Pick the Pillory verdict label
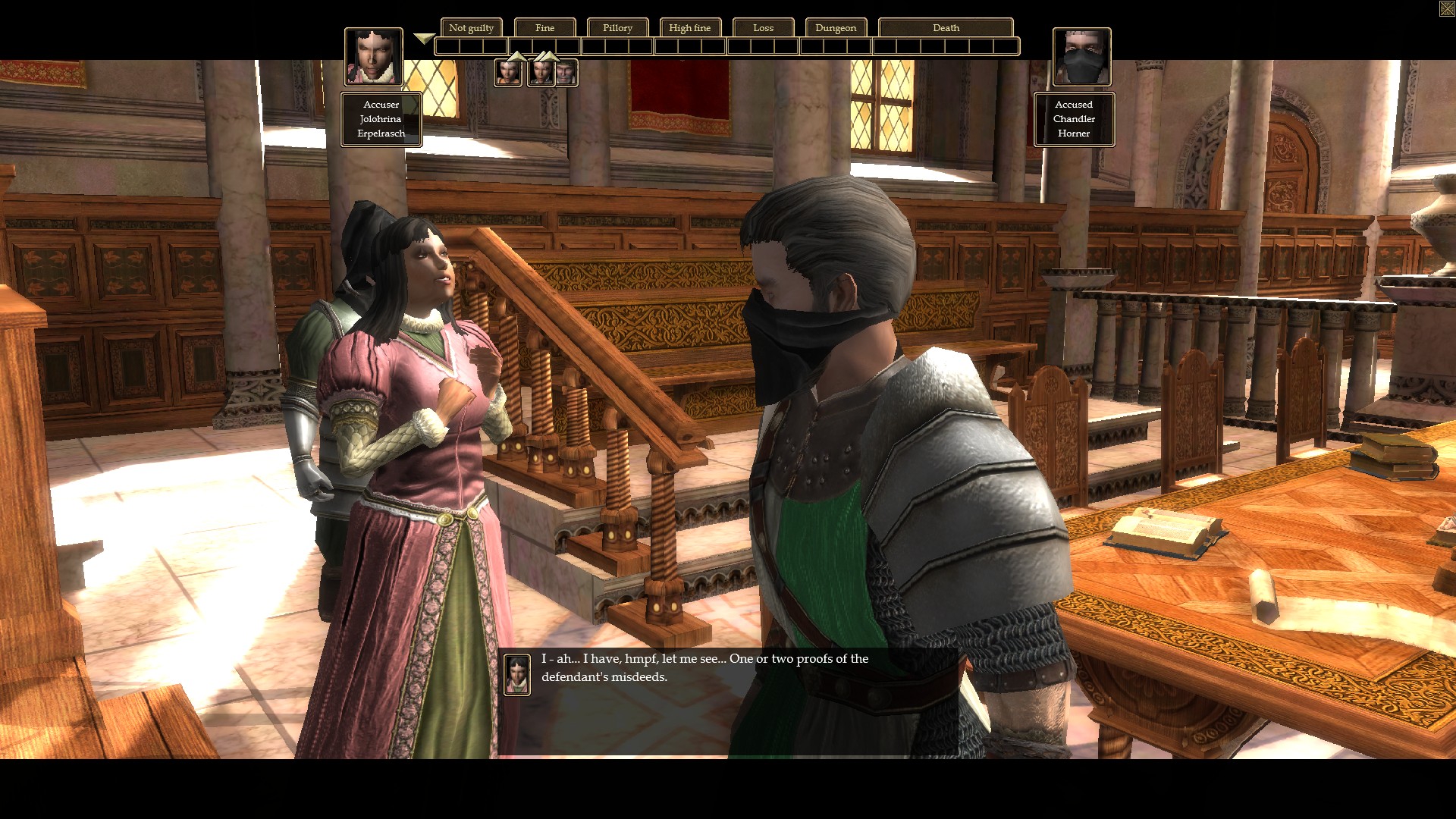 (x=617, y=28)
